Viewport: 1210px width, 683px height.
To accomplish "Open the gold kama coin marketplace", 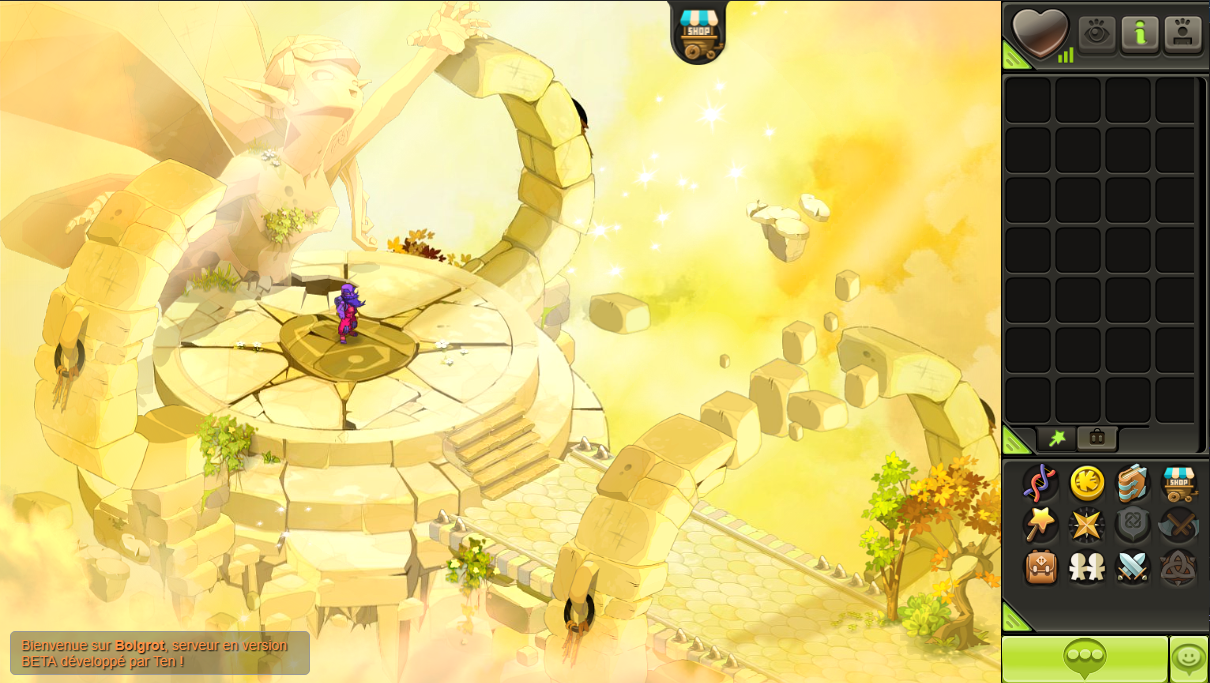I will point(1087,483).
